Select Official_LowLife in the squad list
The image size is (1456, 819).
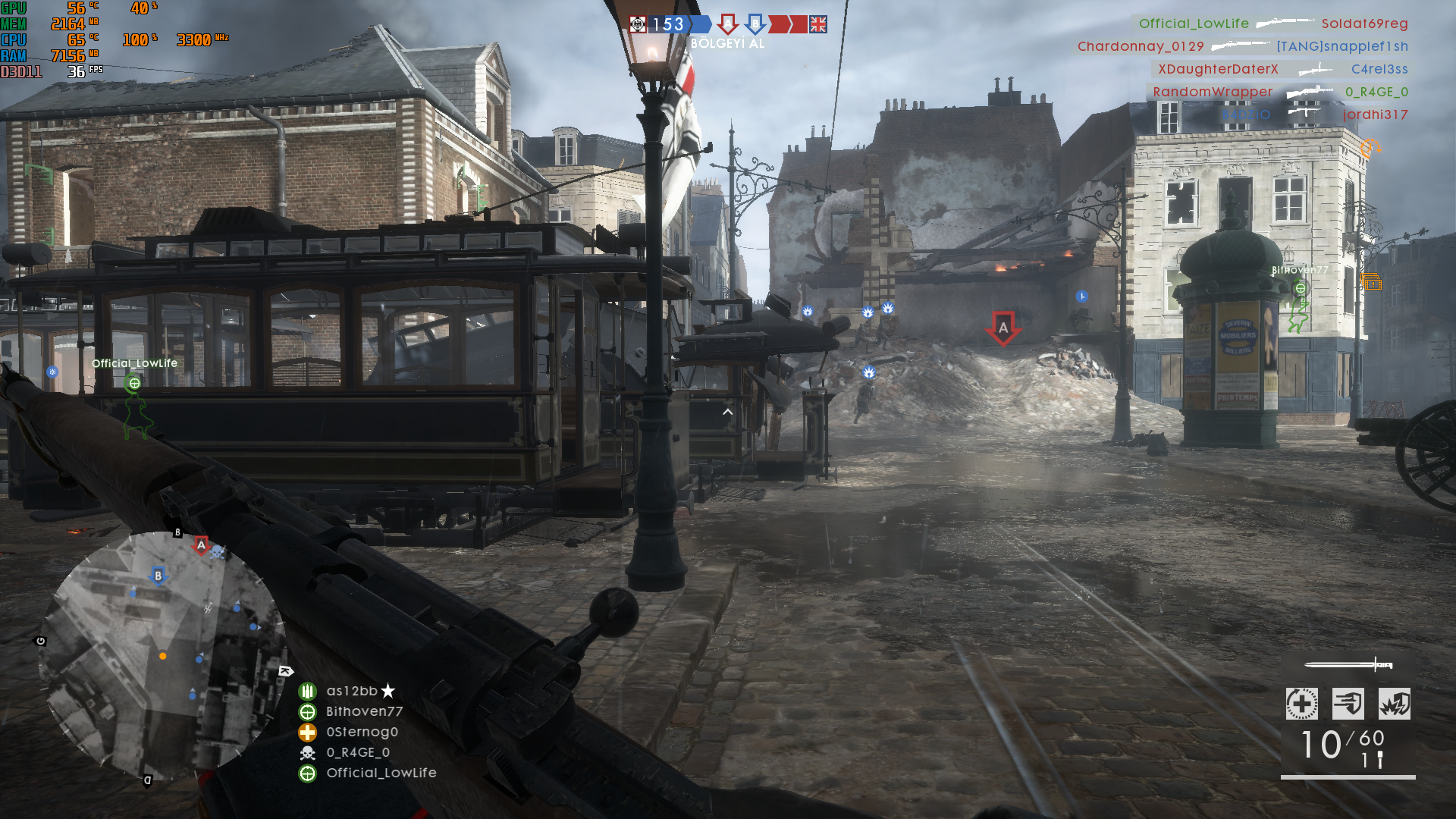pyautogui.click(x=381, y=773)
